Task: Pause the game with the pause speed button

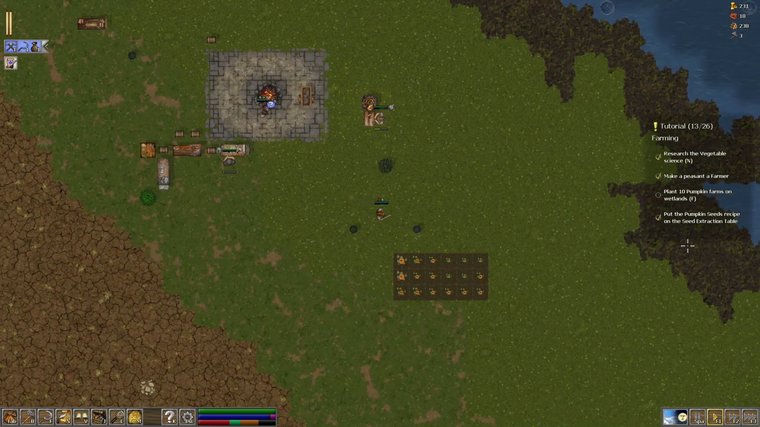Action: (698, 416)
